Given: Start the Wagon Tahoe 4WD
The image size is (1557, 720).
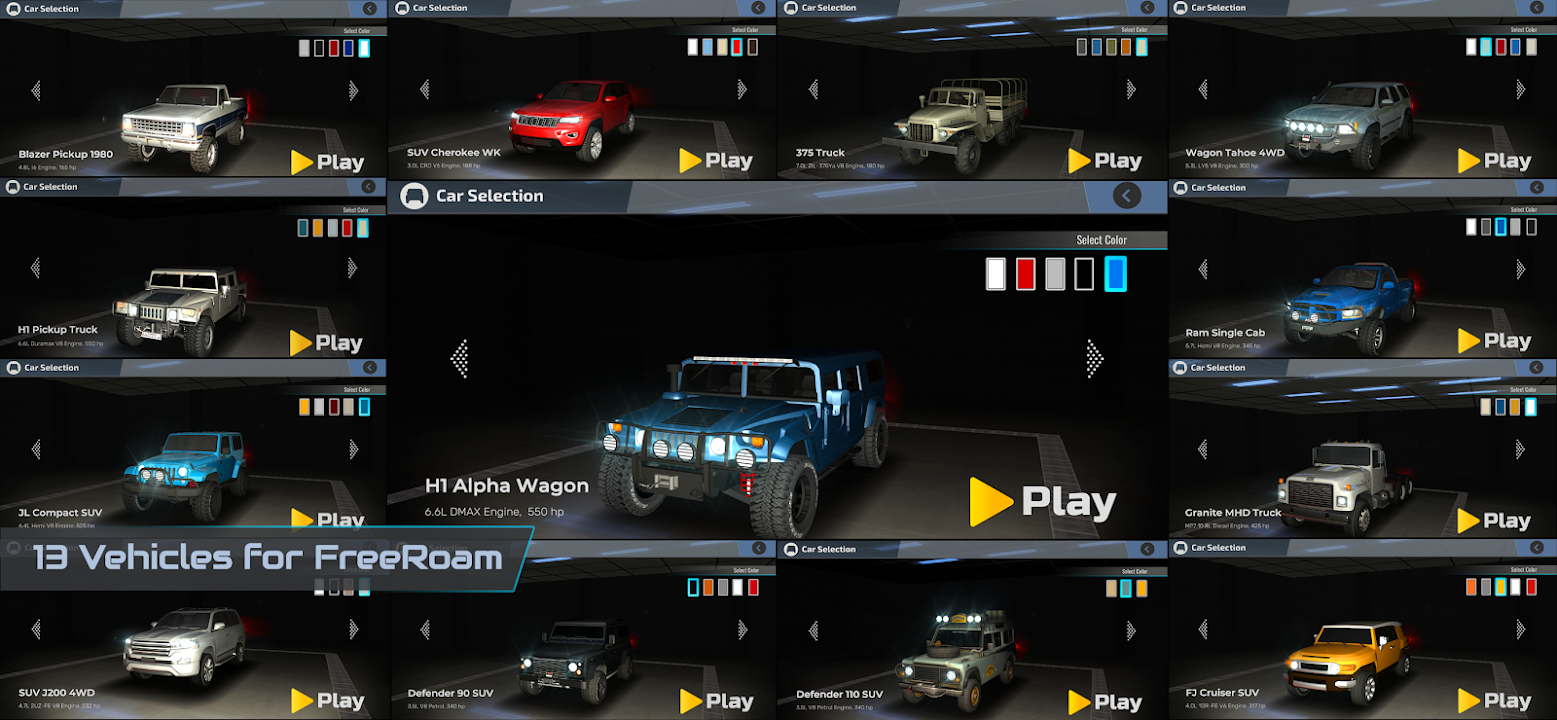Looking at the screenshot, I should point(1494,161).
